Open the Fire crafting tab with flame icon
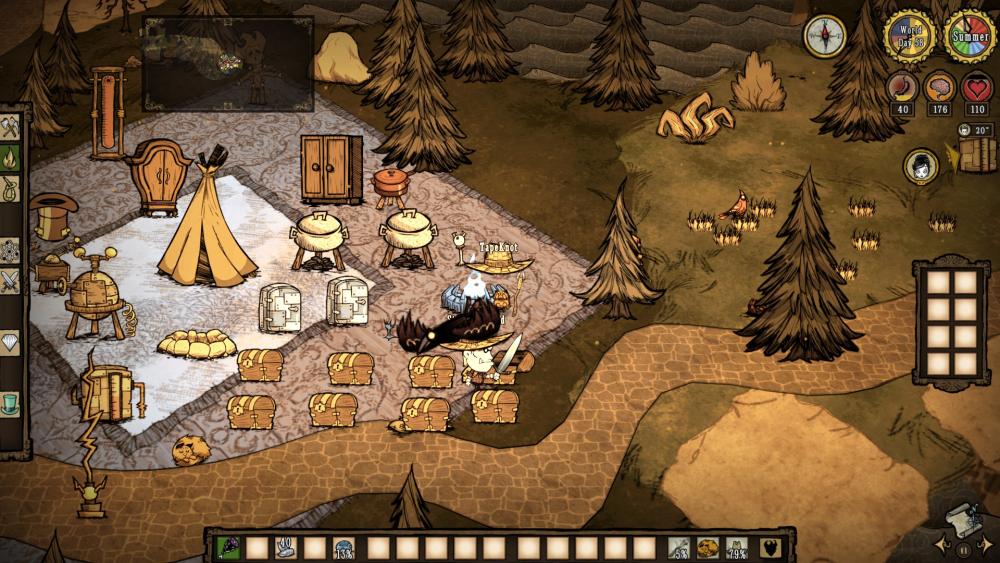 coord(11,158)
